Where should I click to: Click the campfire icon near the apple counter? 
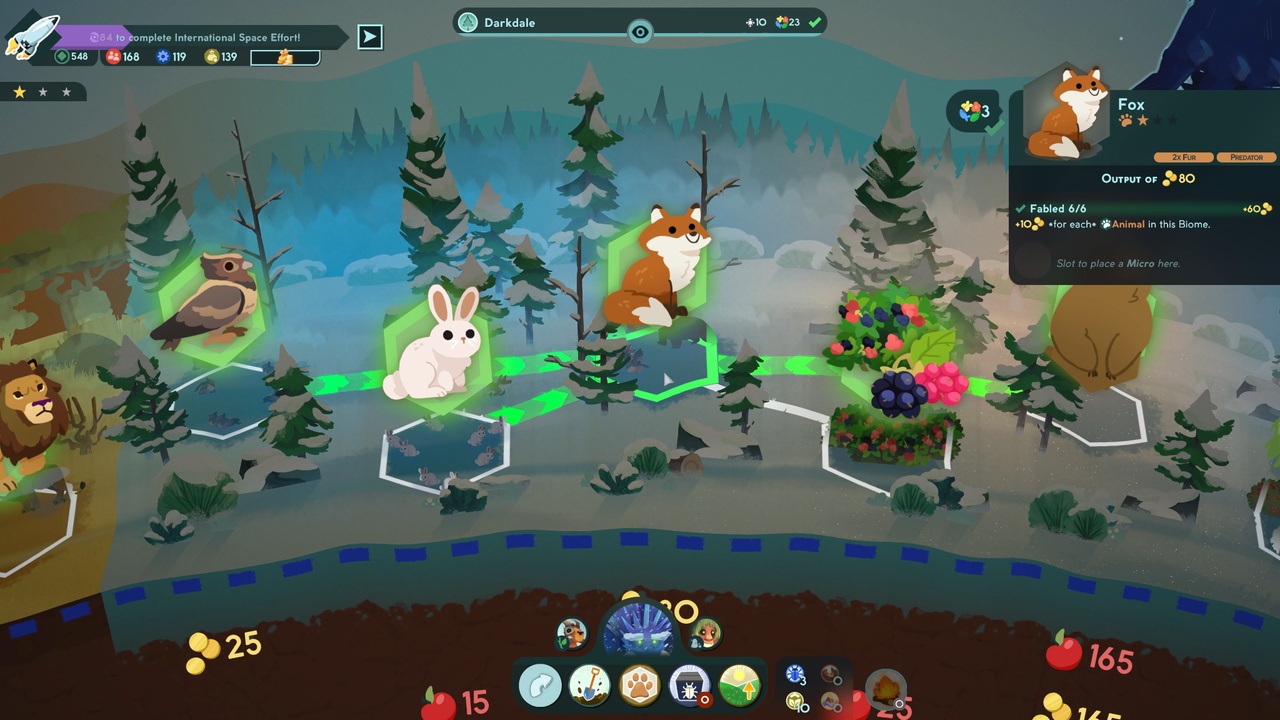click(885, 688)
